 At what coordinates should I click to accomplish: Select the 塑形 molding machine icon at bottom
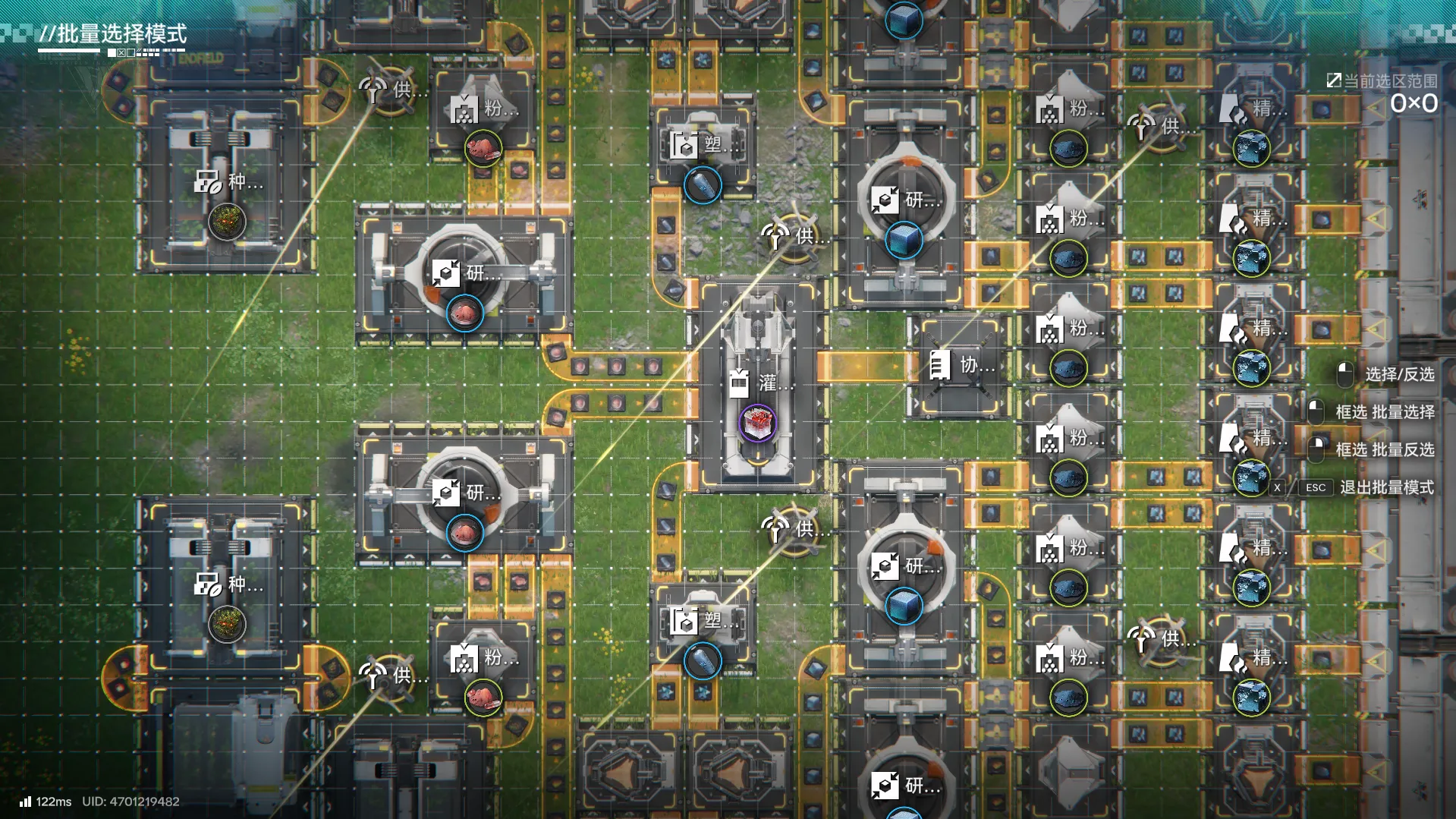(x=684, y=620)
